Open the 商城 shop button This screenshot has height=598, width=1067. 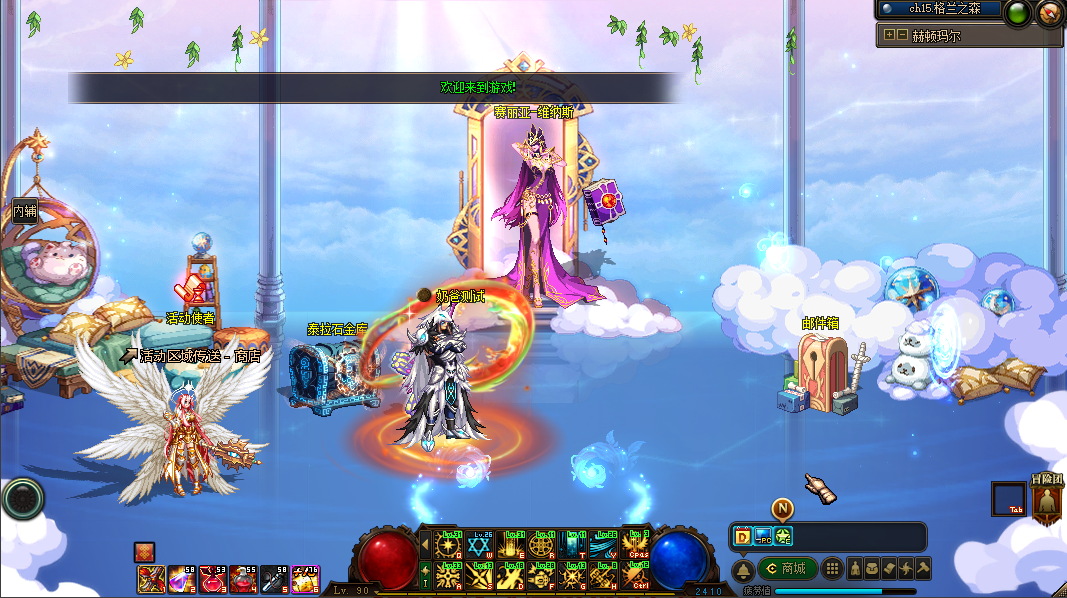coord(787,569)
